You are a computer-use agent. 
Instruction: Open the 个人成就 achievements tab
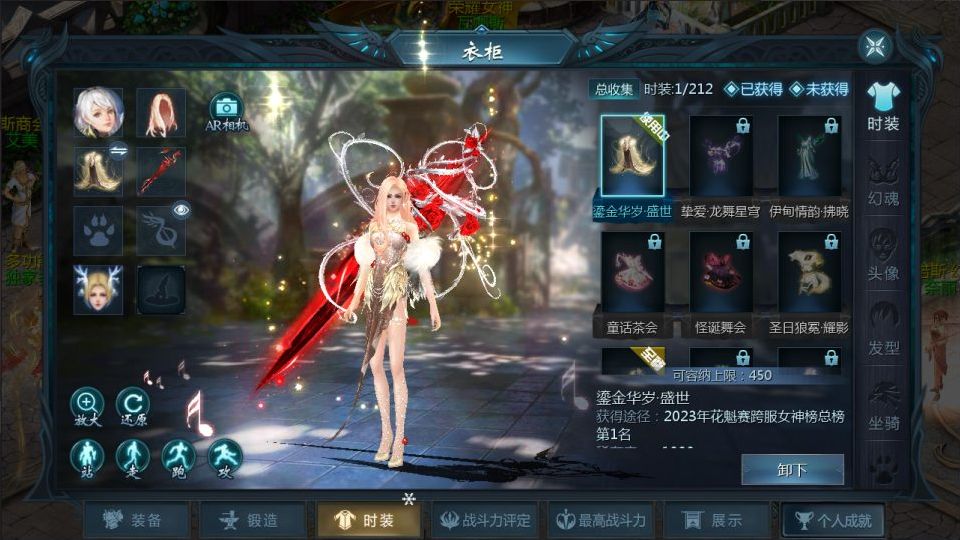[832, 520]
